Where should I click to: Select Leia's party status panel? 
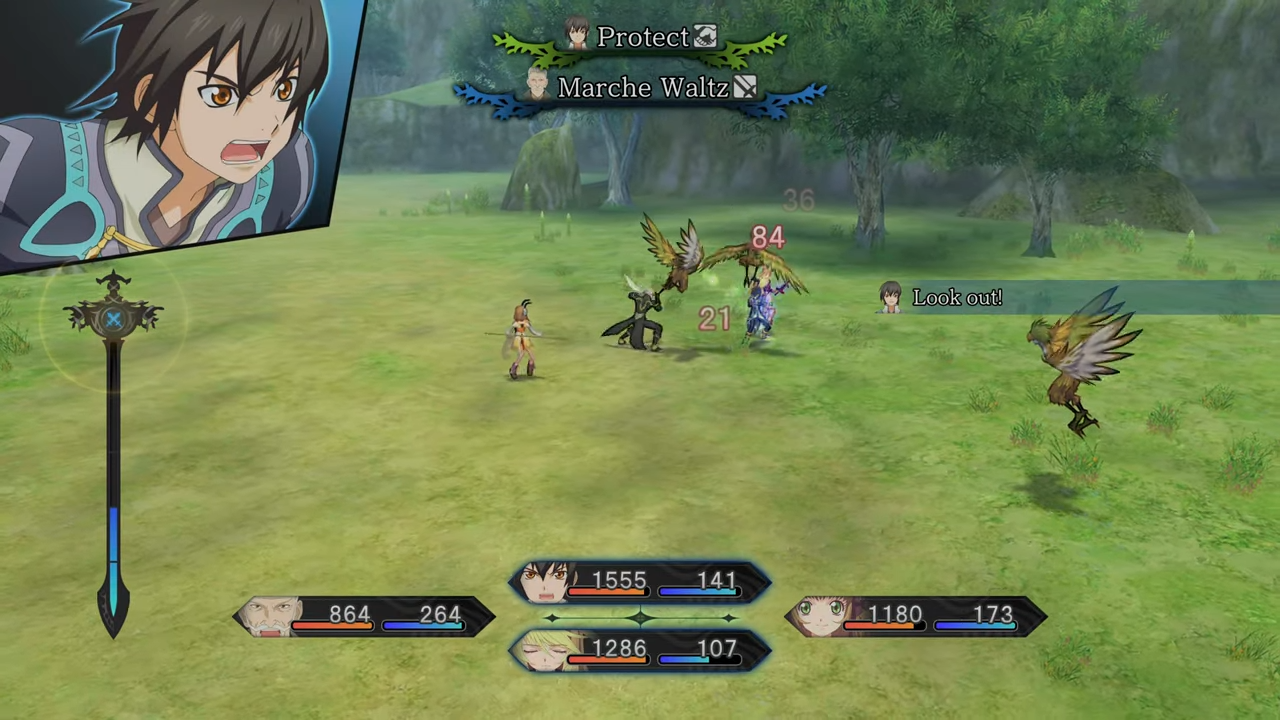point(915,616)
